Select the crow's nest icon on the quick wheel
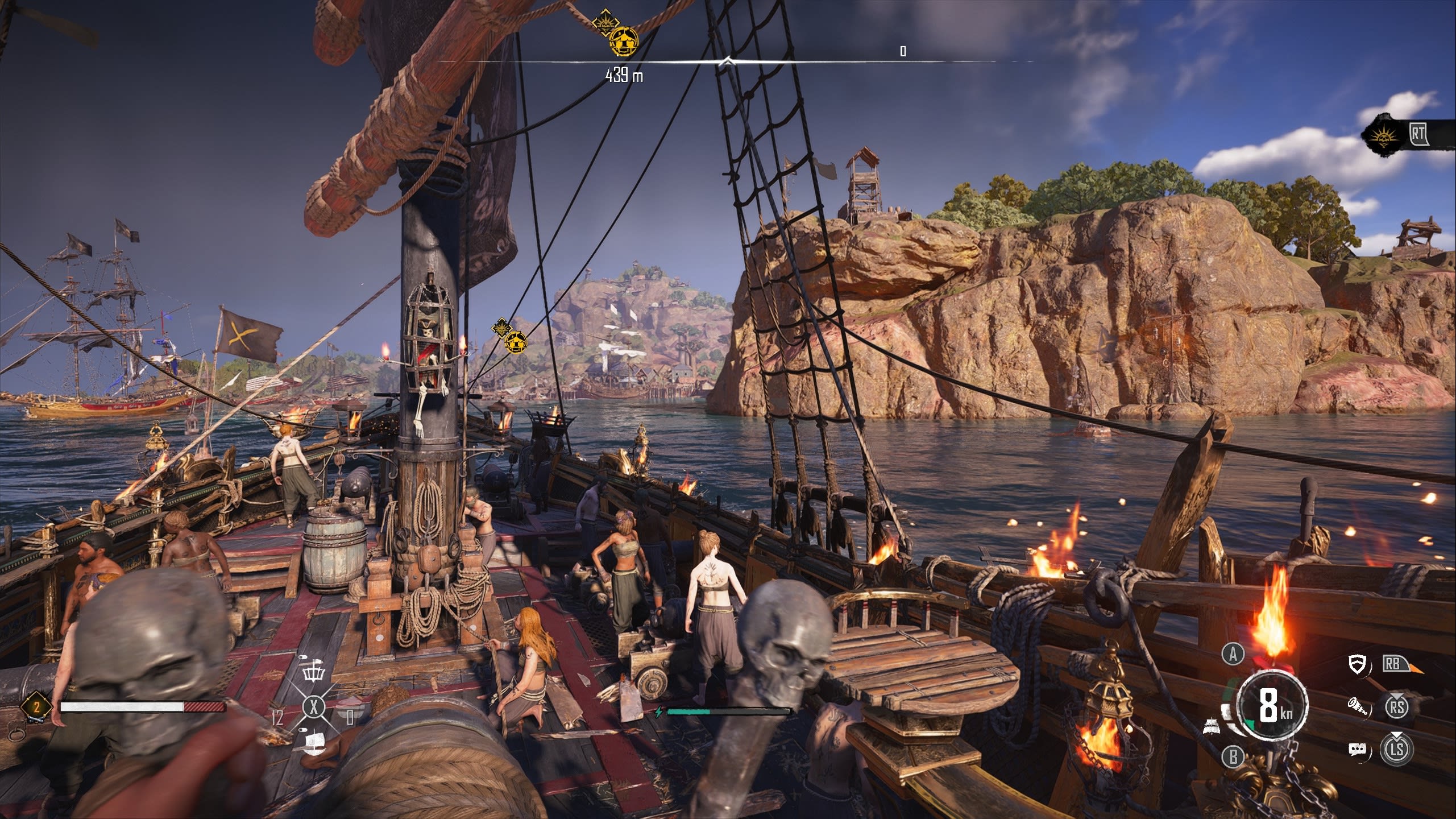The height and width of the screenshot is (819, 1456). click(x=313, y=672)
